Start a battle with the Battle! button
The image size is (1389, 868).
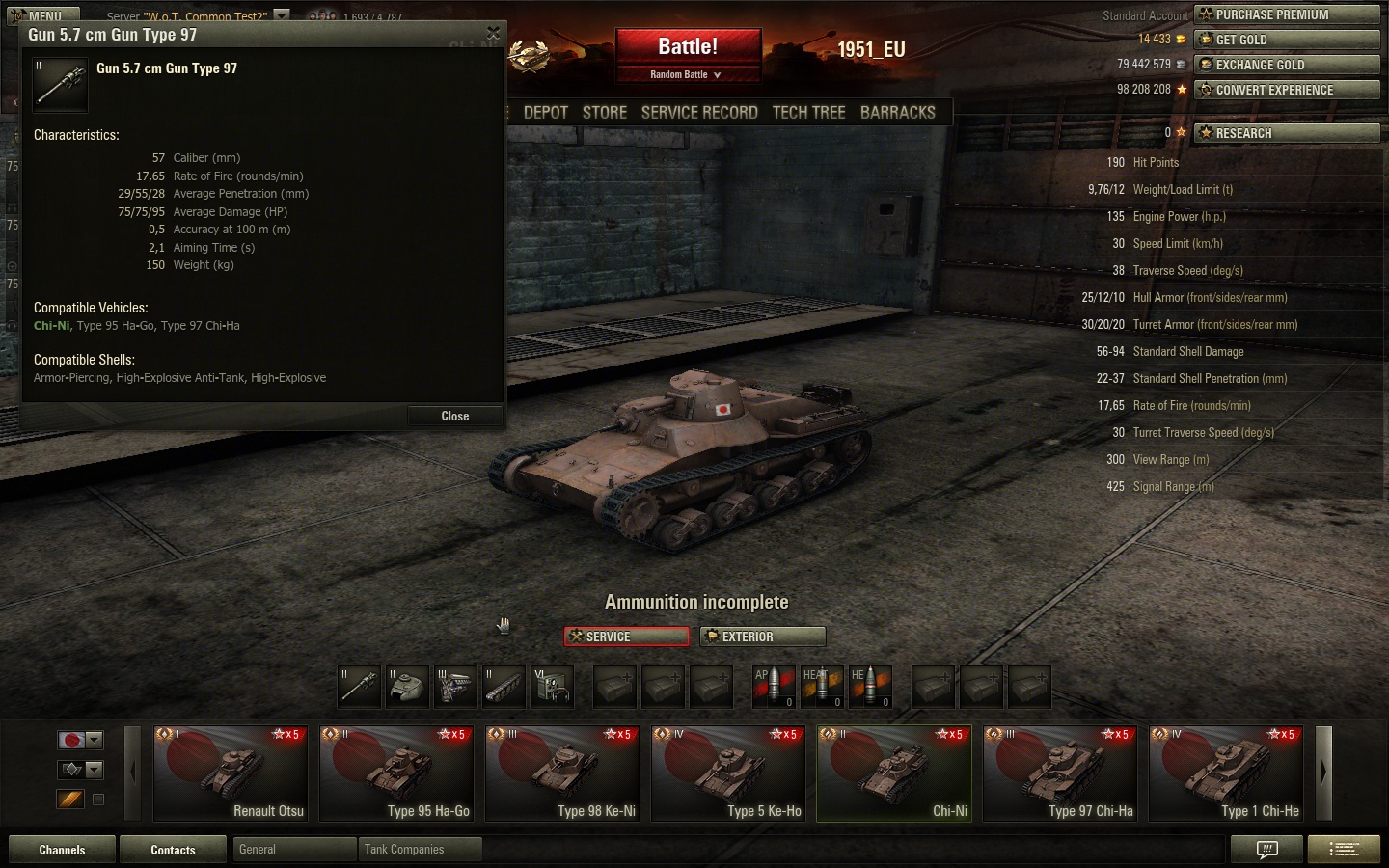pos(688,47)
